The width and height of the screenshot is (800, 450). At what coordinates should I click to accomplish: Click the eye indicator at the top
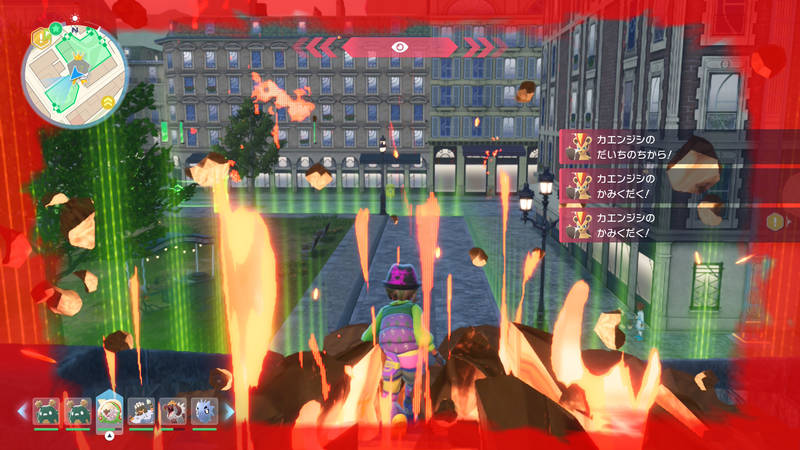[x=400, y=46]
